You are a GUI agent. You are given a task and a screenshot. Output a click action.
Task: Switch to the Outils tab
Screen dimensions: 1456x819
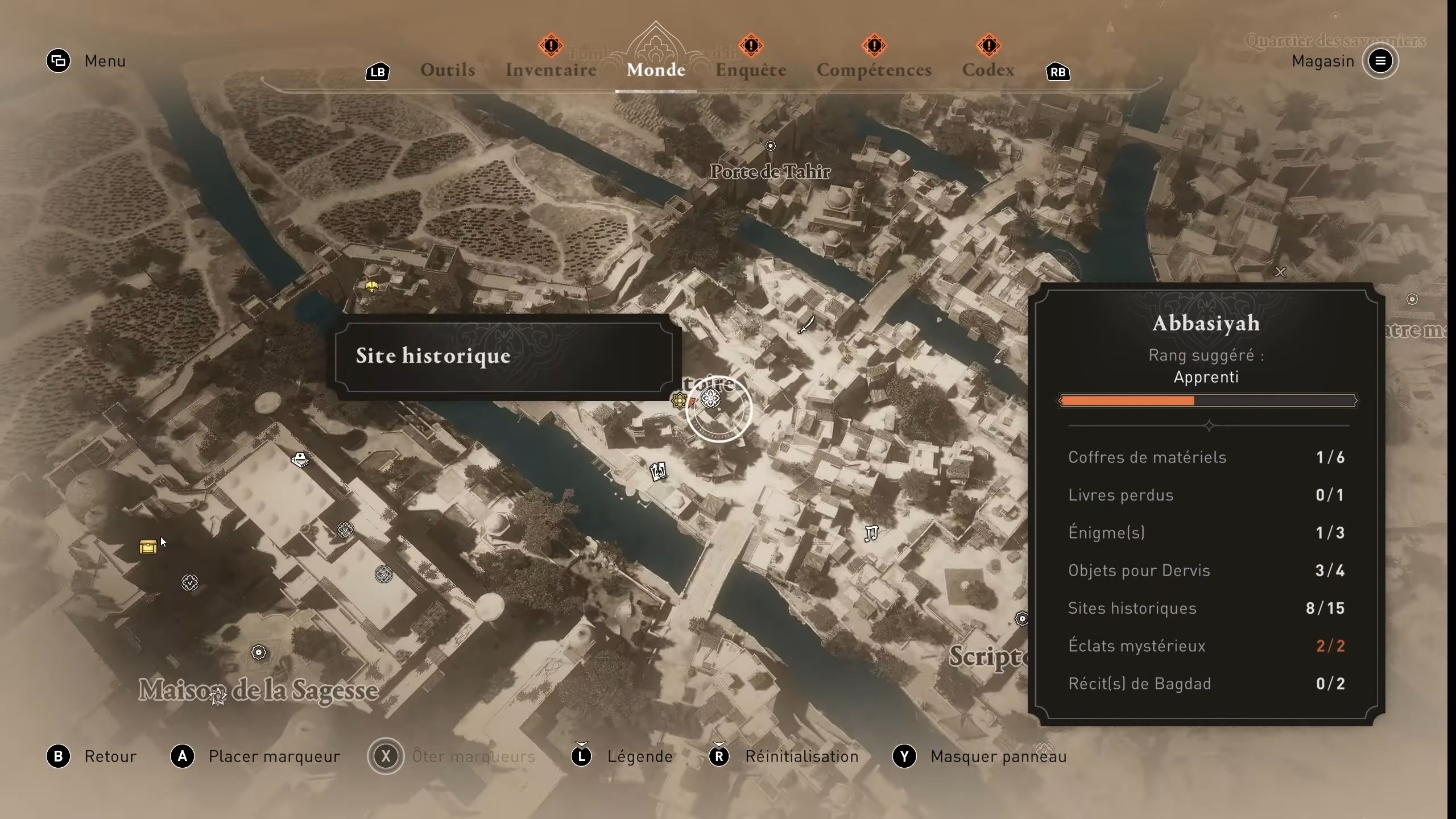point(448,70)
